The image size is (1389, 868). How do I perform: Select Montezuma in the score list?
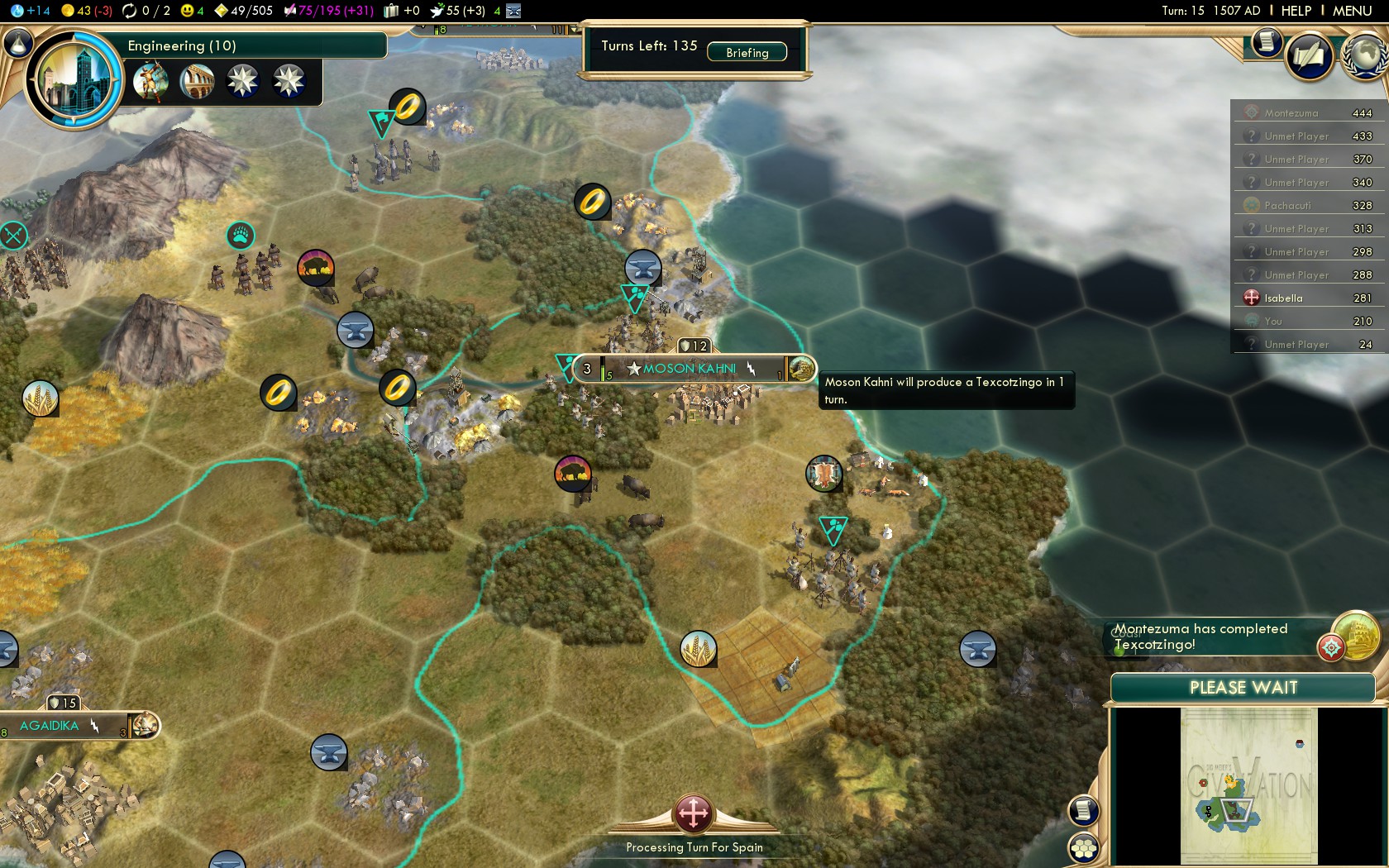coord(1291,113)
